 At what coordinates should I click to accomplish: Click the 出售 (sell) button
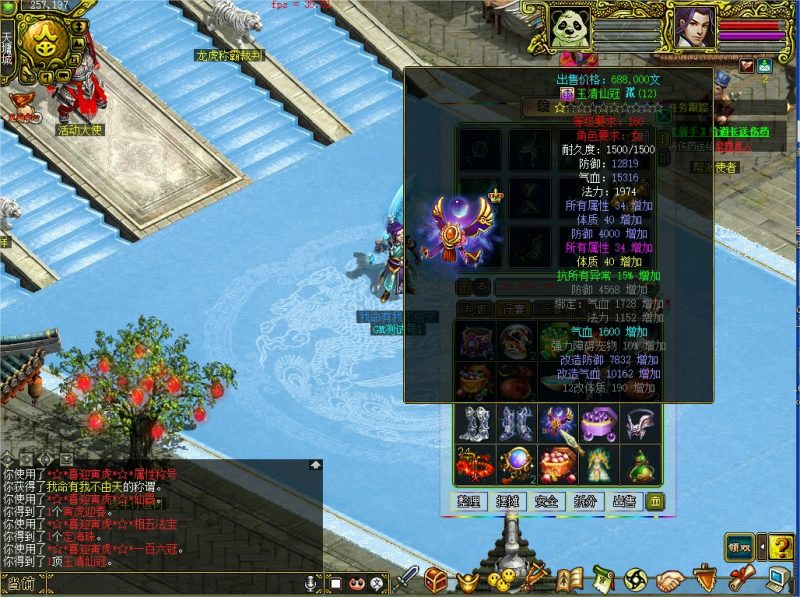[x=623, y=500]
